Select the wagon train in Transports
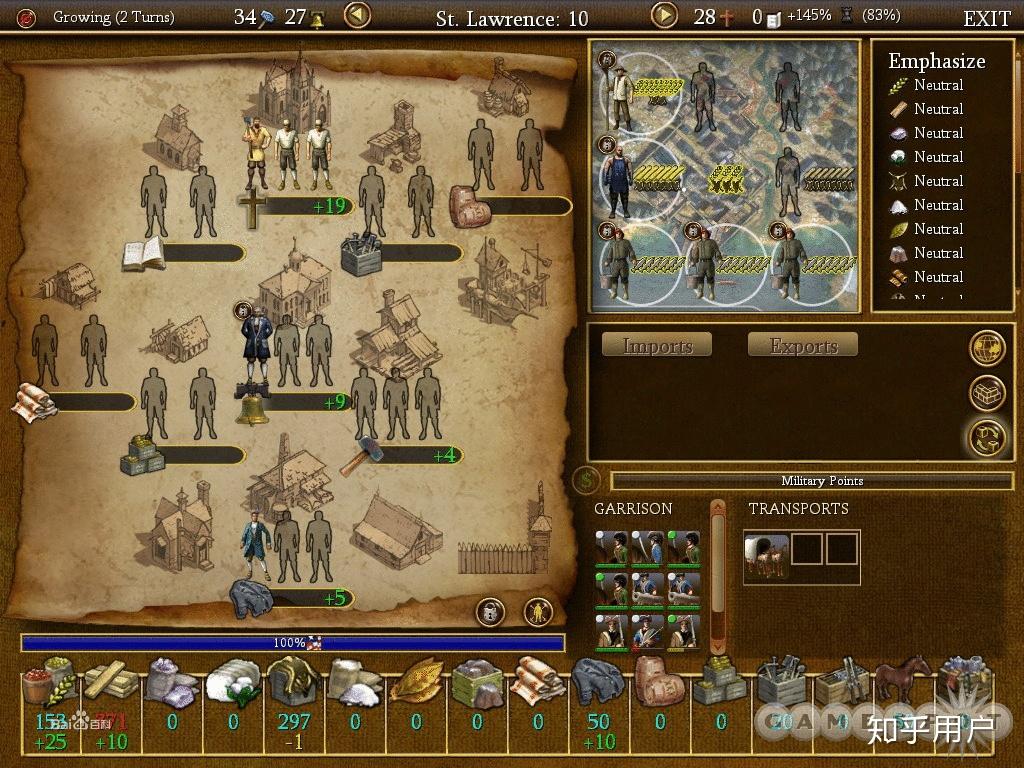Image resolution: width=1024 pixels, height=768 pixels. coord(767,555)
